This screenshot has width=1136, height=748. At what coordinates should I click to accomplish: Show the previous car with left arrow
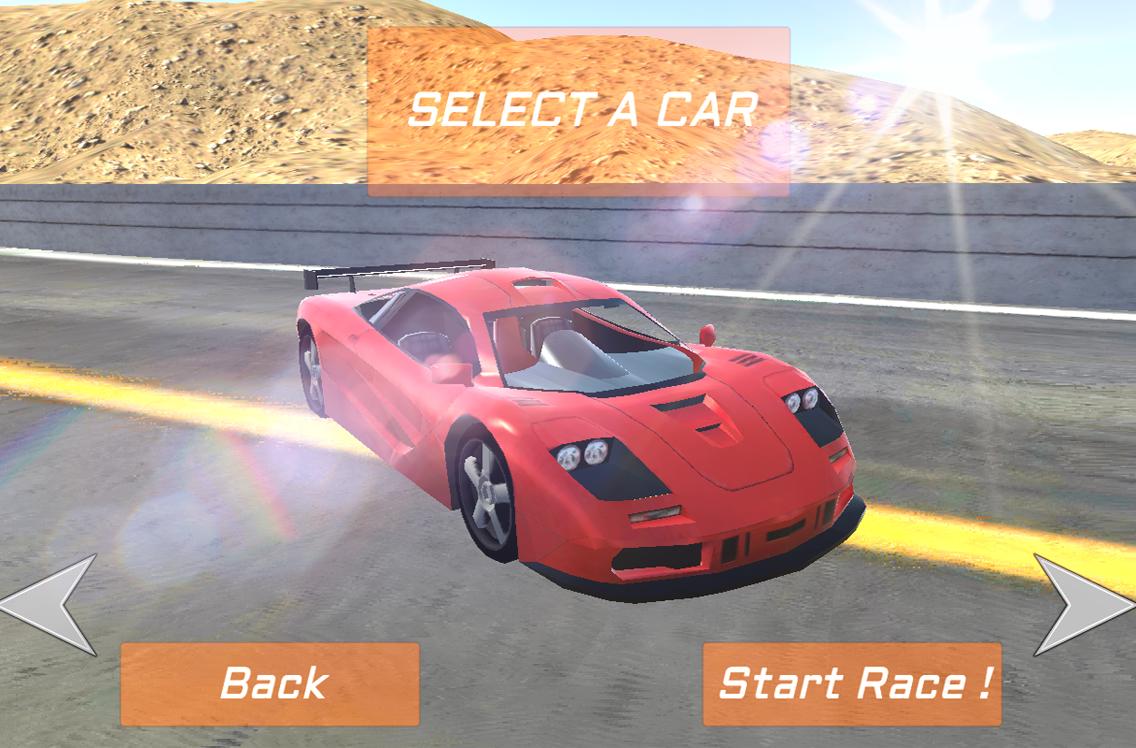coord(52,604)
